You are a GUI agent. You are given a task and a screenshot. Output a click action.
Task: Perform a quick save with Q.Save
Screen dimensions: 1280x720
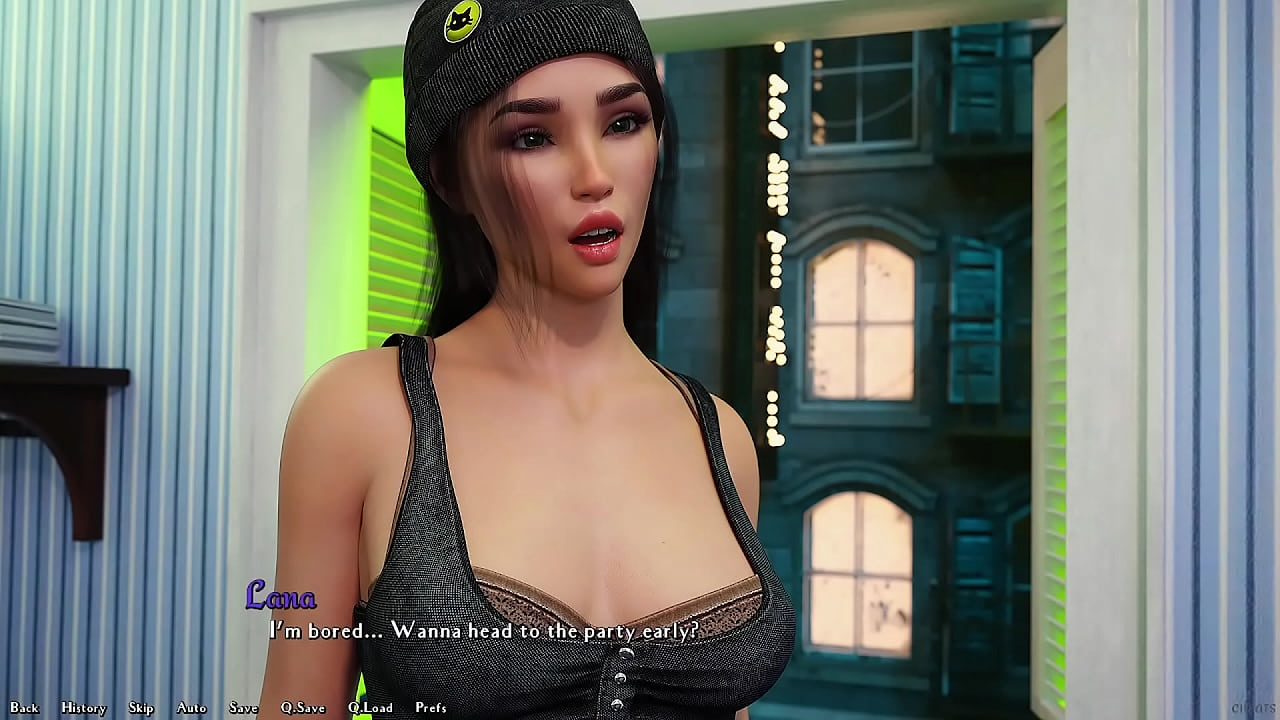coord(302,707)
